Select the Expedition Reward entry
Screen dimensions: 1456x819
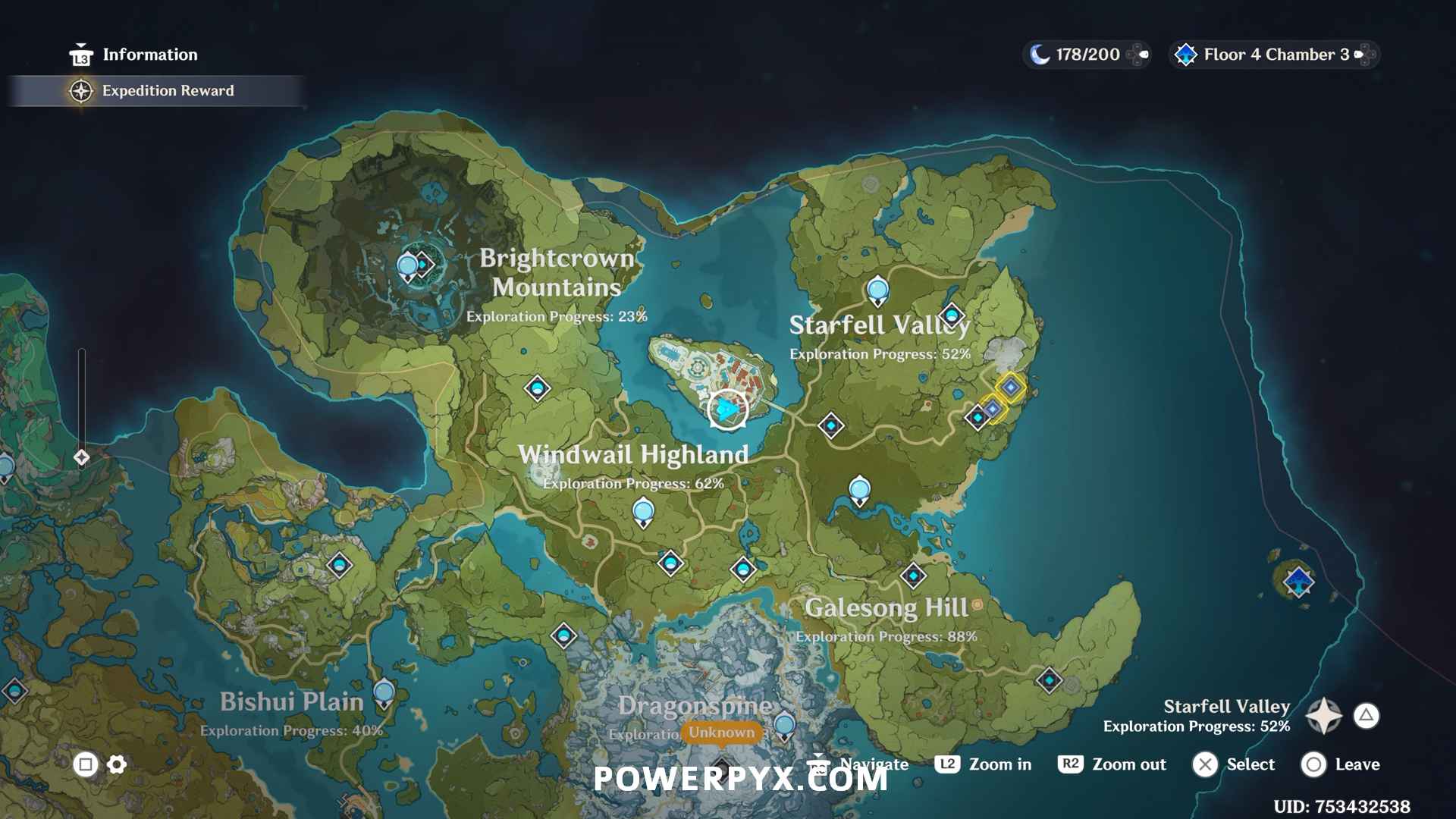[167, 91]
